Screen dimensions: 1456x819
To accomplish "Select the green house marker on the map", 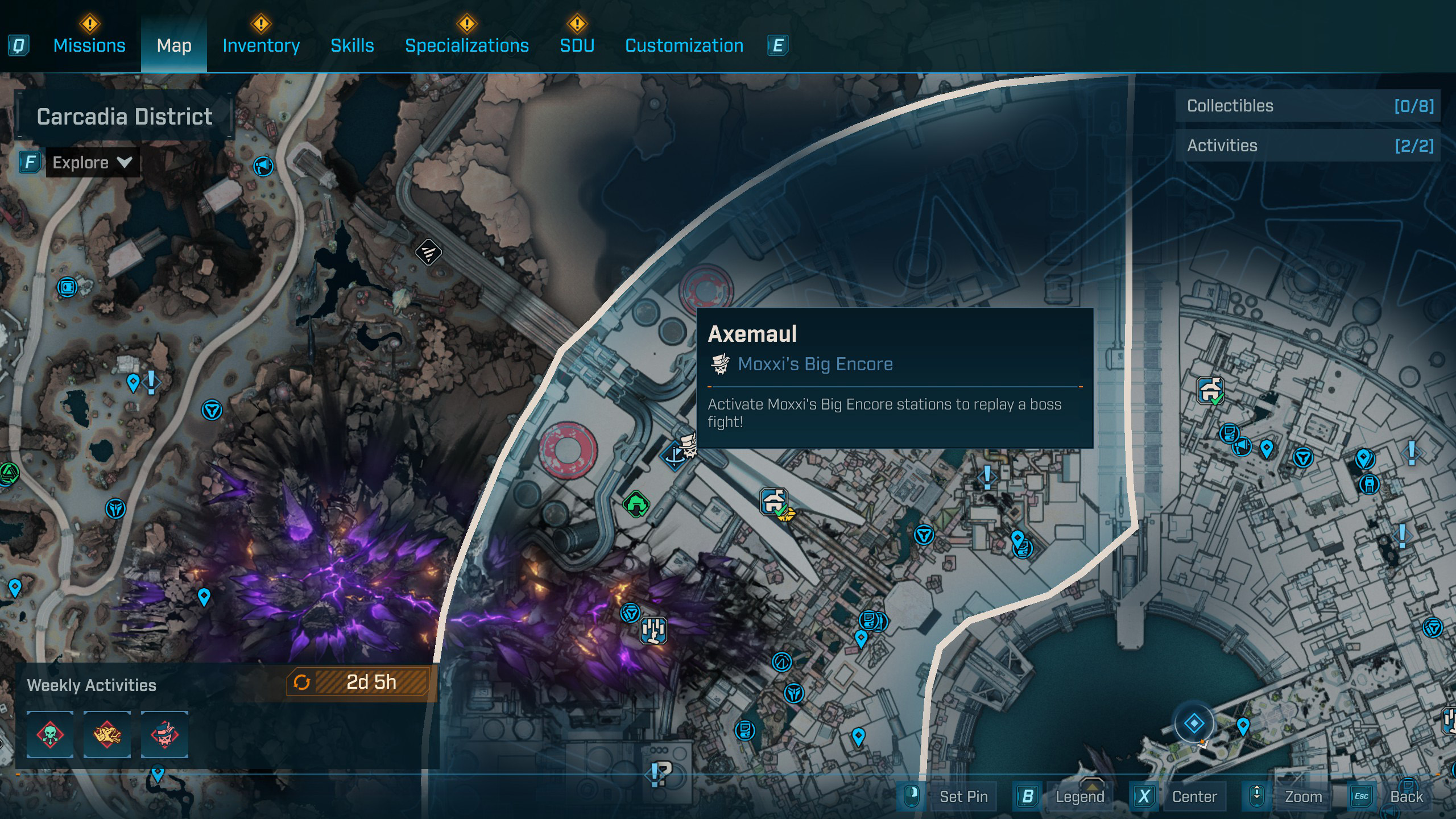I will (x=635, y=504).
